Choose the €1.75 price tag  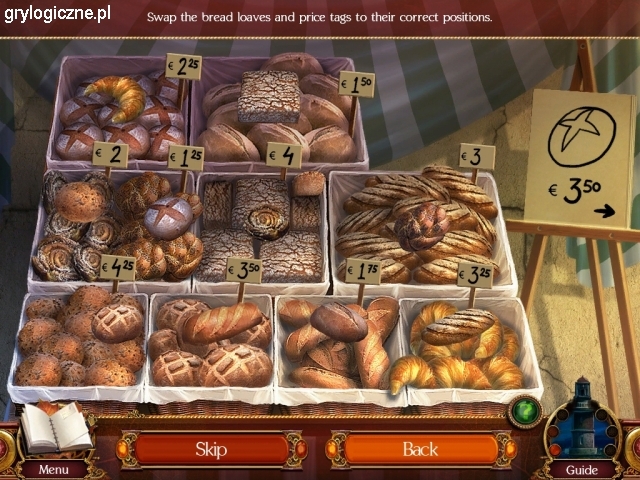point(363,270)
